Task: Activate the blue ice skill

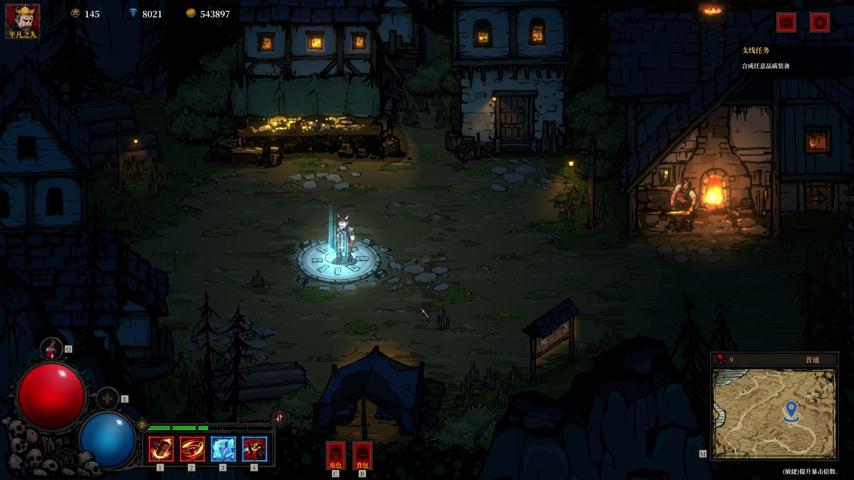Action: click(x=223, y=449)
